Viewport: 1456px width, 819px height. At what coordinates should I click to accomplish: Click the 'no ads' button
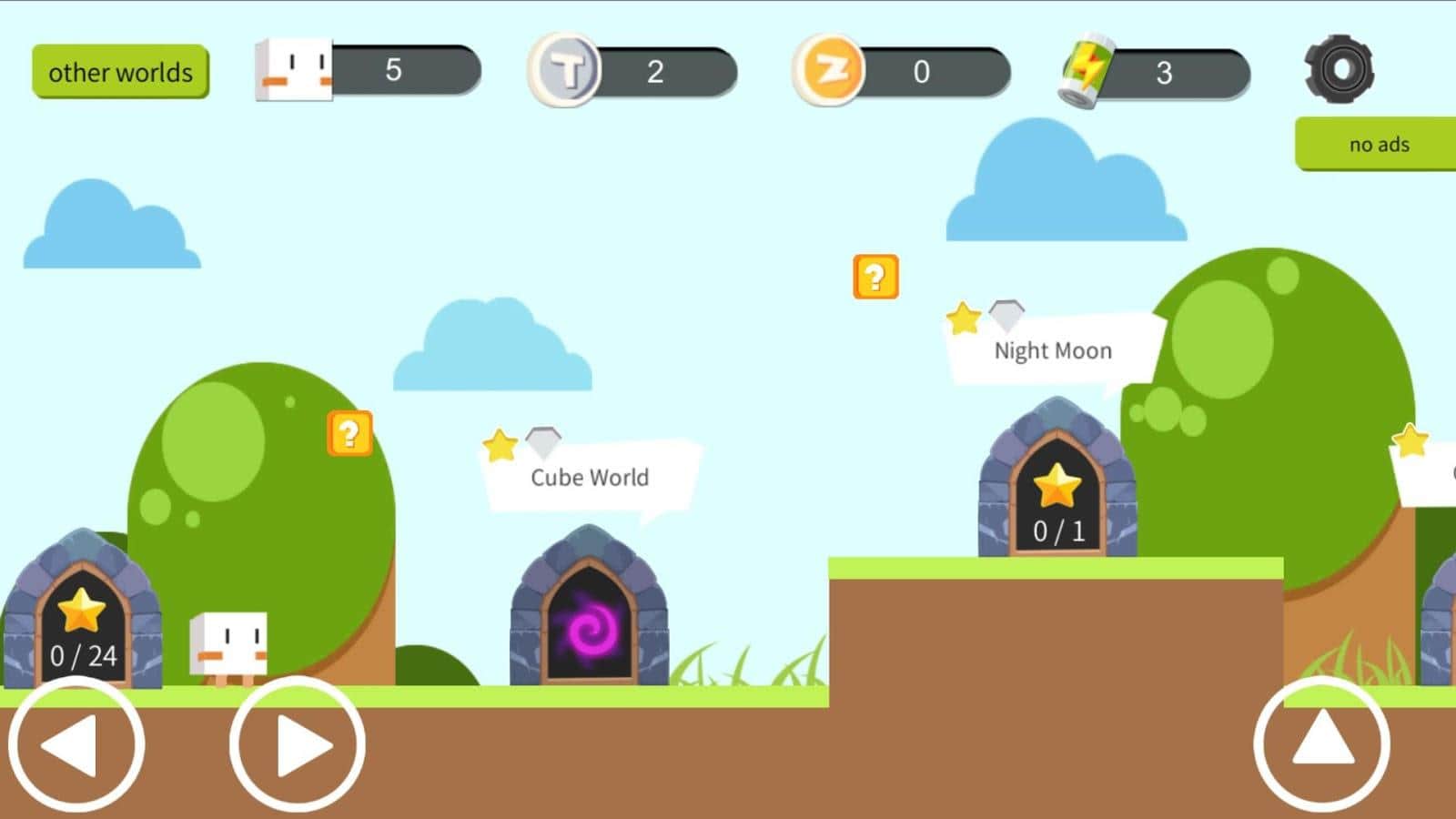click(x=1380, y=144)
